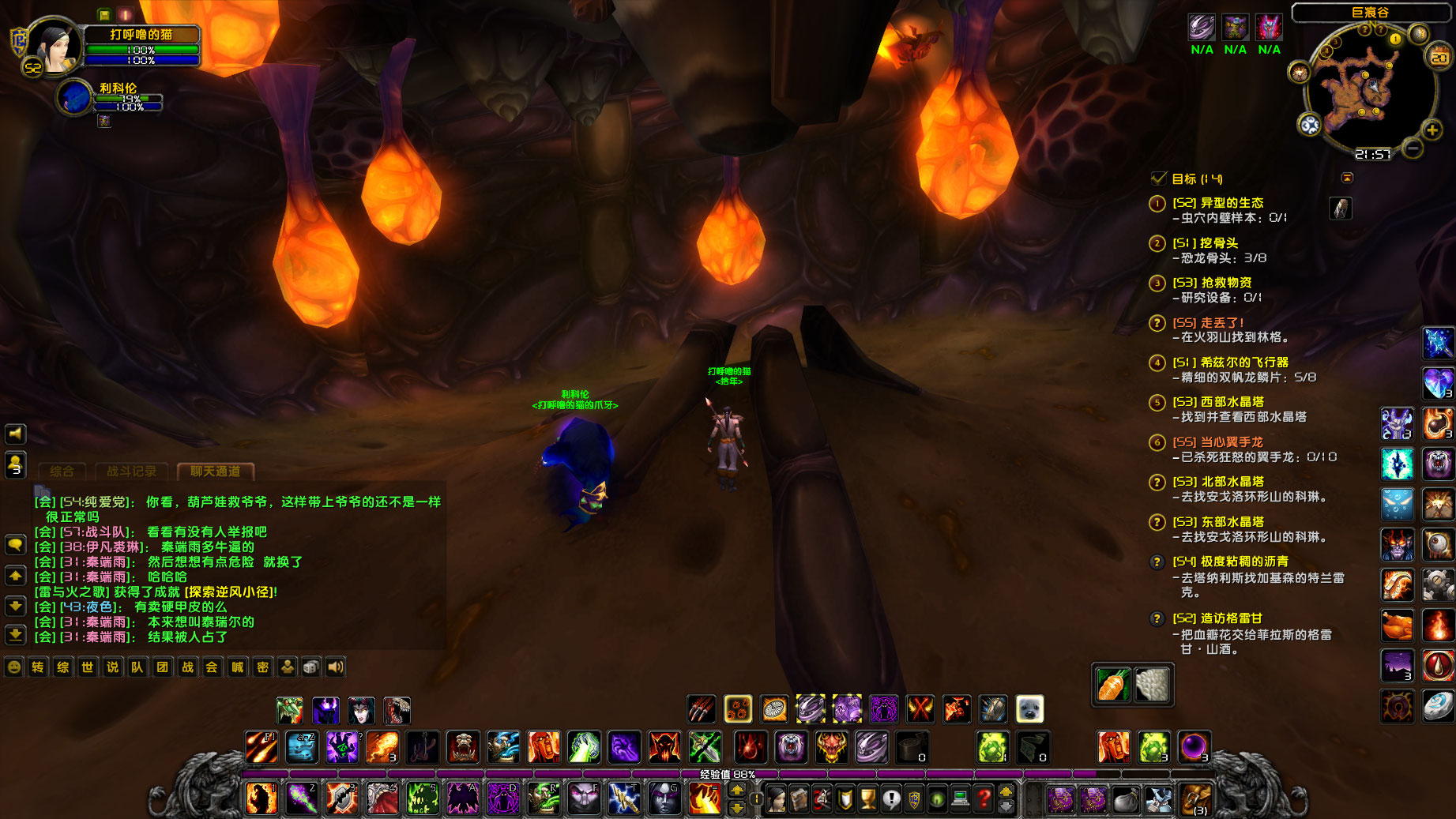The width and height of the screenshot is (1456, 819).
Task: Open the dungeon finder green eye icon
Action: click(x=936, y=799)
